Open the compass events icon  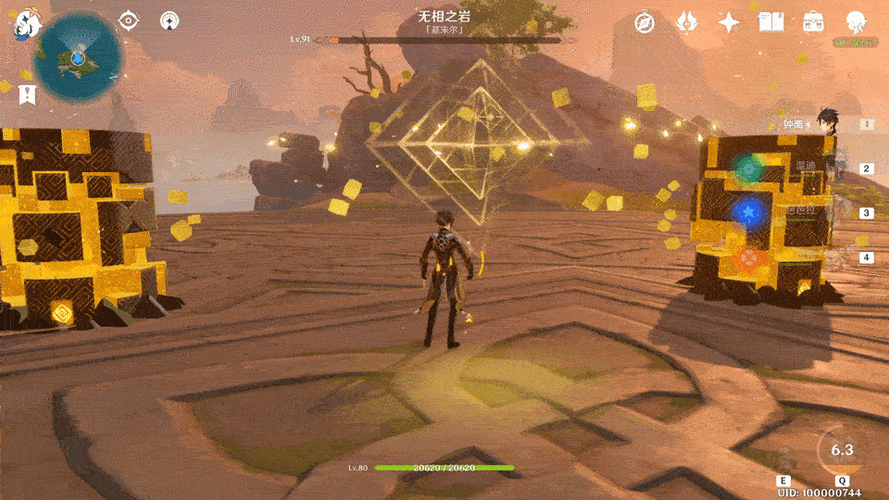click(x=643, y=22)
